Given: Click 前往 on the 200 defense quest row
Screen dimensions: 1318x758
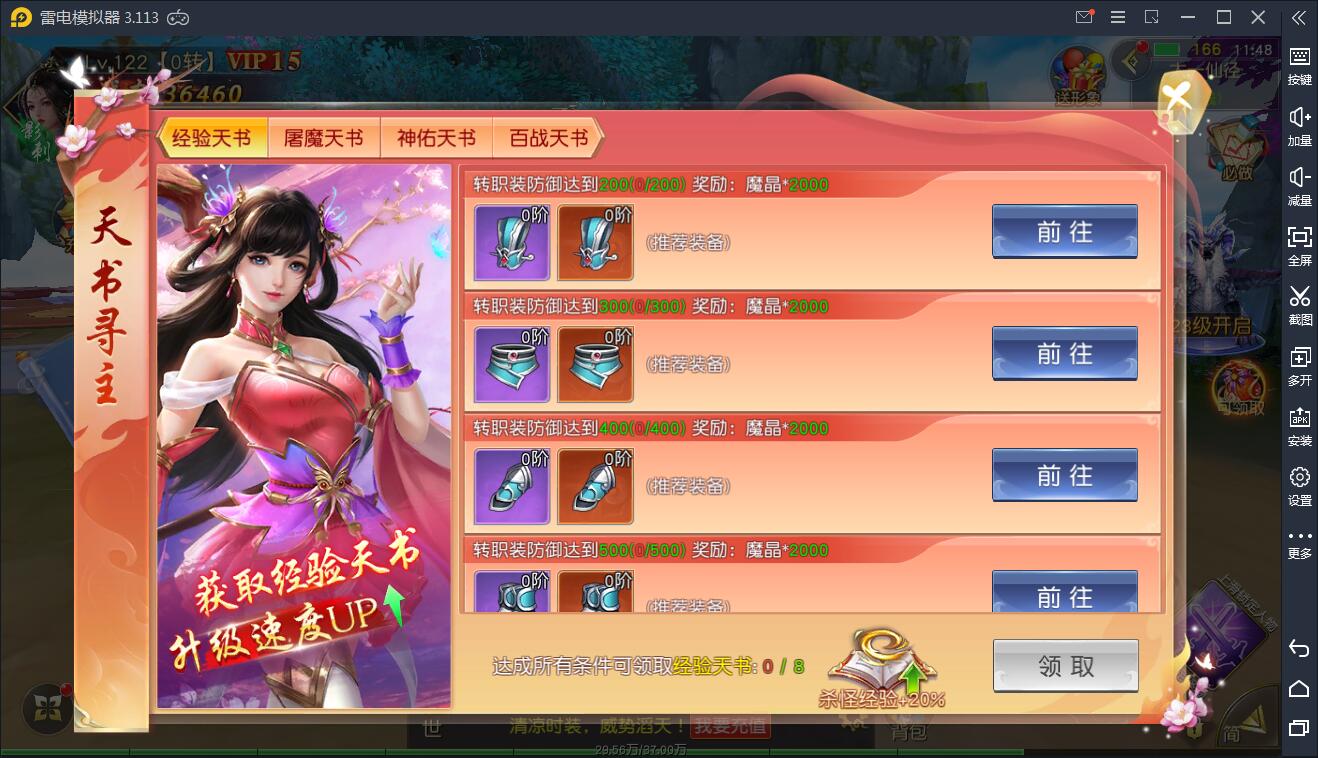Looking at the screenshot, I should (x=1064, y=231).
